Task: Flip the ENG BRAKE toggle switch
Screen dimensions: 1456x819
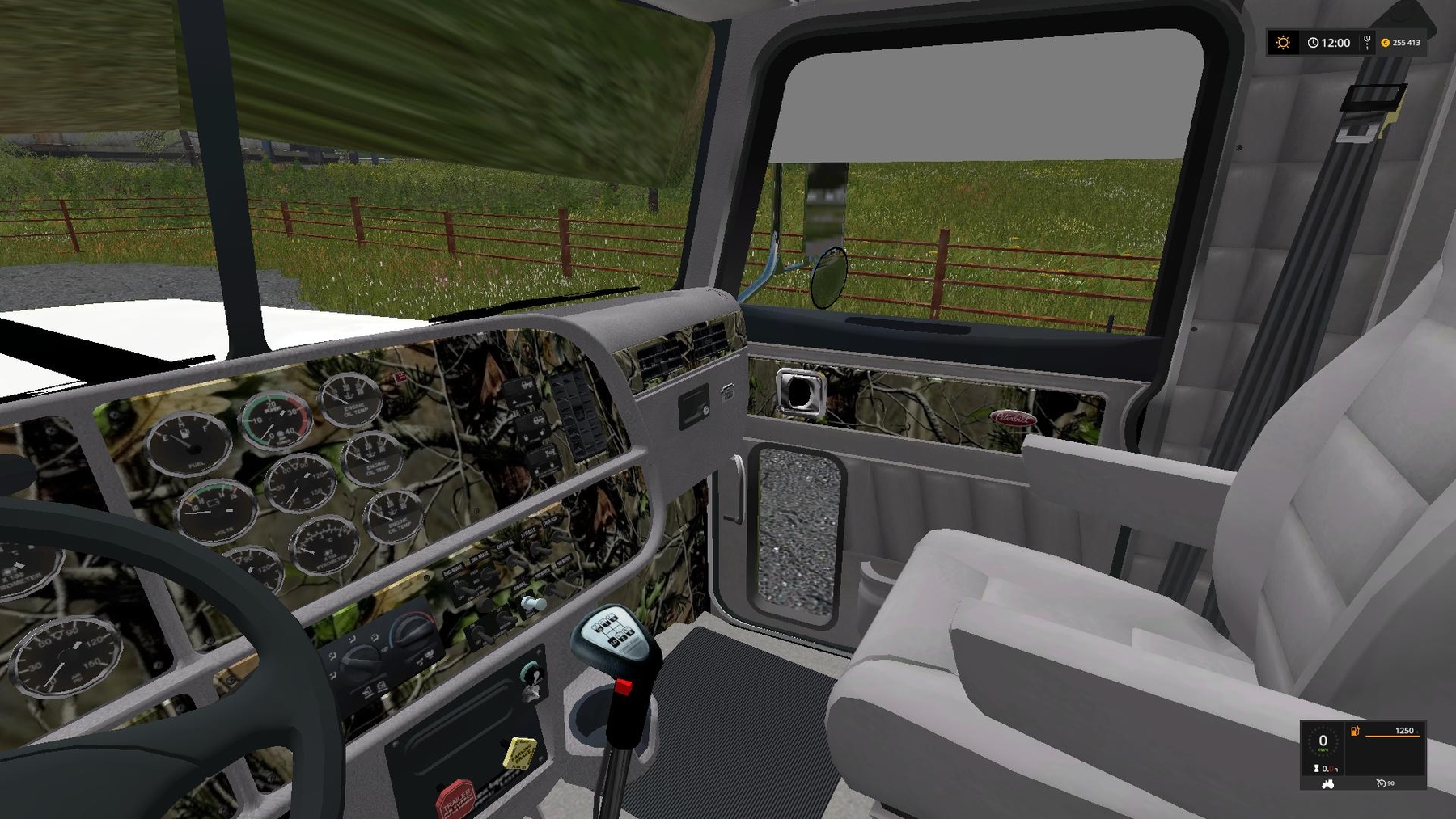Action: 463,588
